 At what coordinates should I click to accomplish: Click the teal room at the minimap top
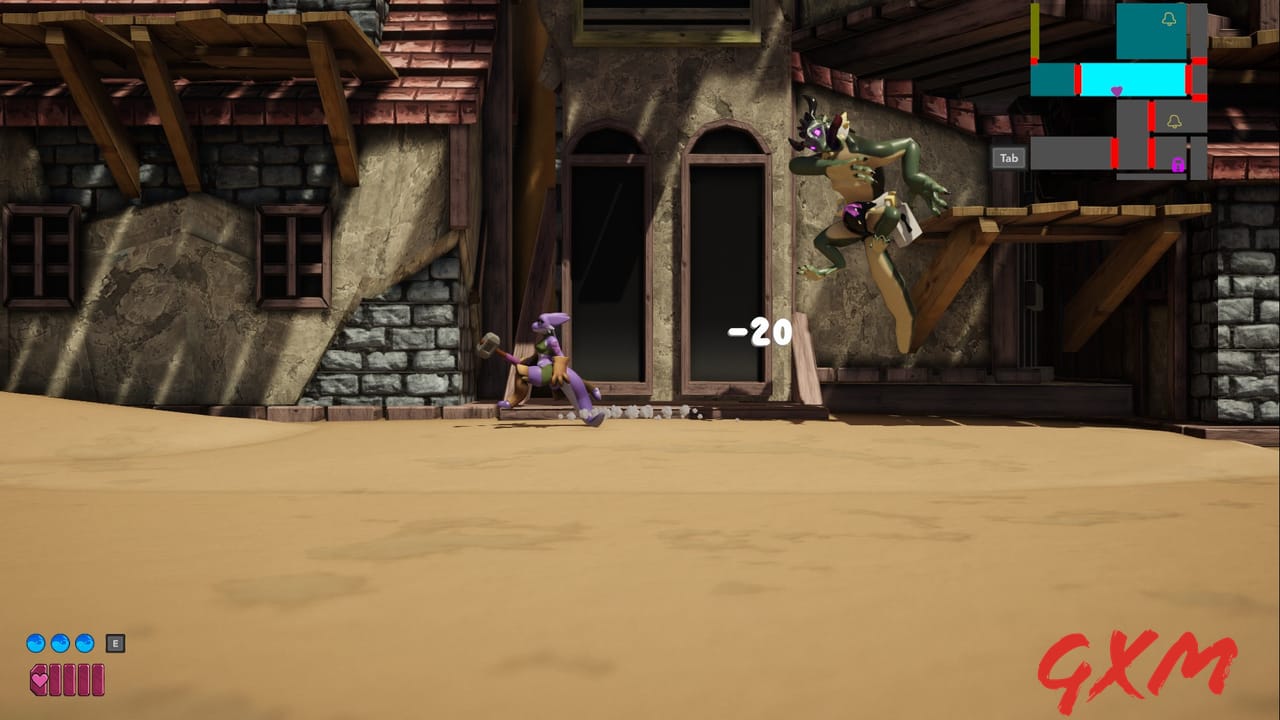point(1150,30)
